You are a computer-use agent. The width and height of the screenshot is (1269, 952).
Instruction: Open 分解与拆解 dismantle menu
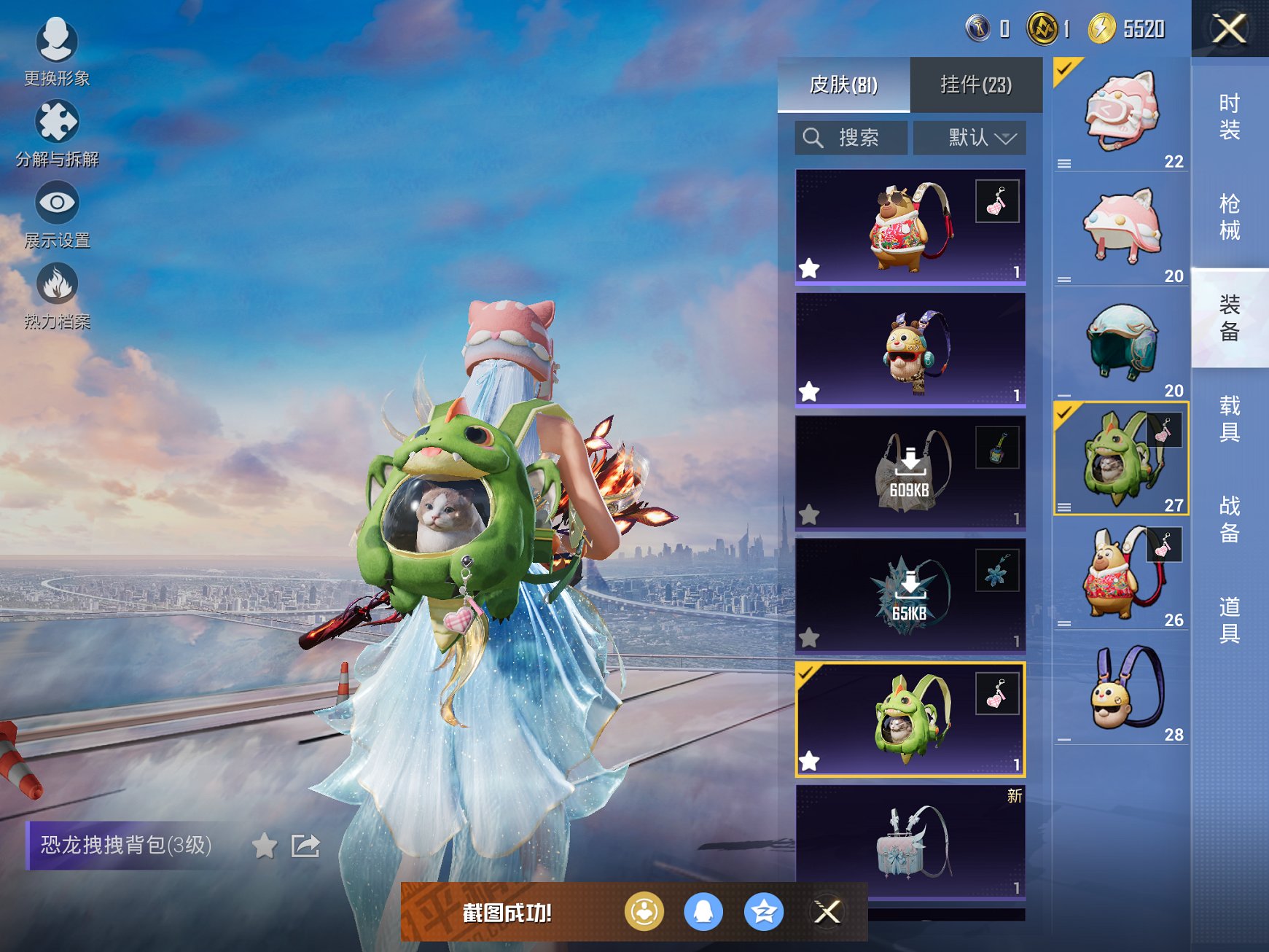(57, 133)
